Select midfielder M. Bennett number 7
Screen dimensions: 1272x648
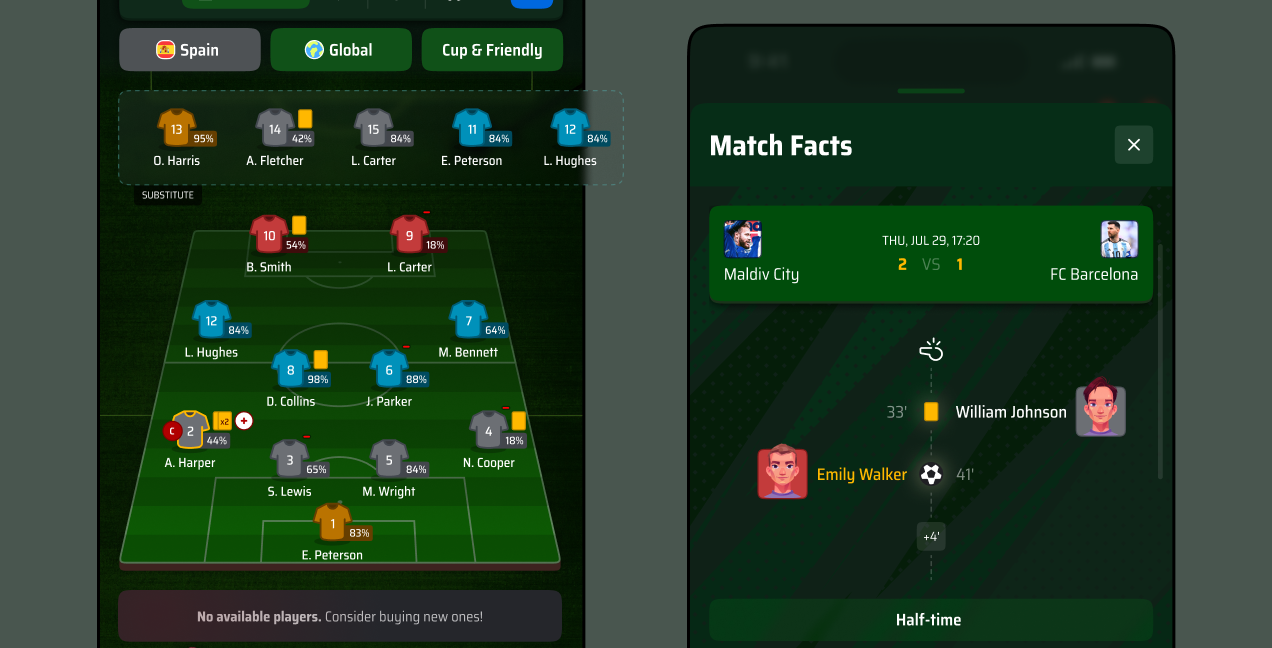468,321
